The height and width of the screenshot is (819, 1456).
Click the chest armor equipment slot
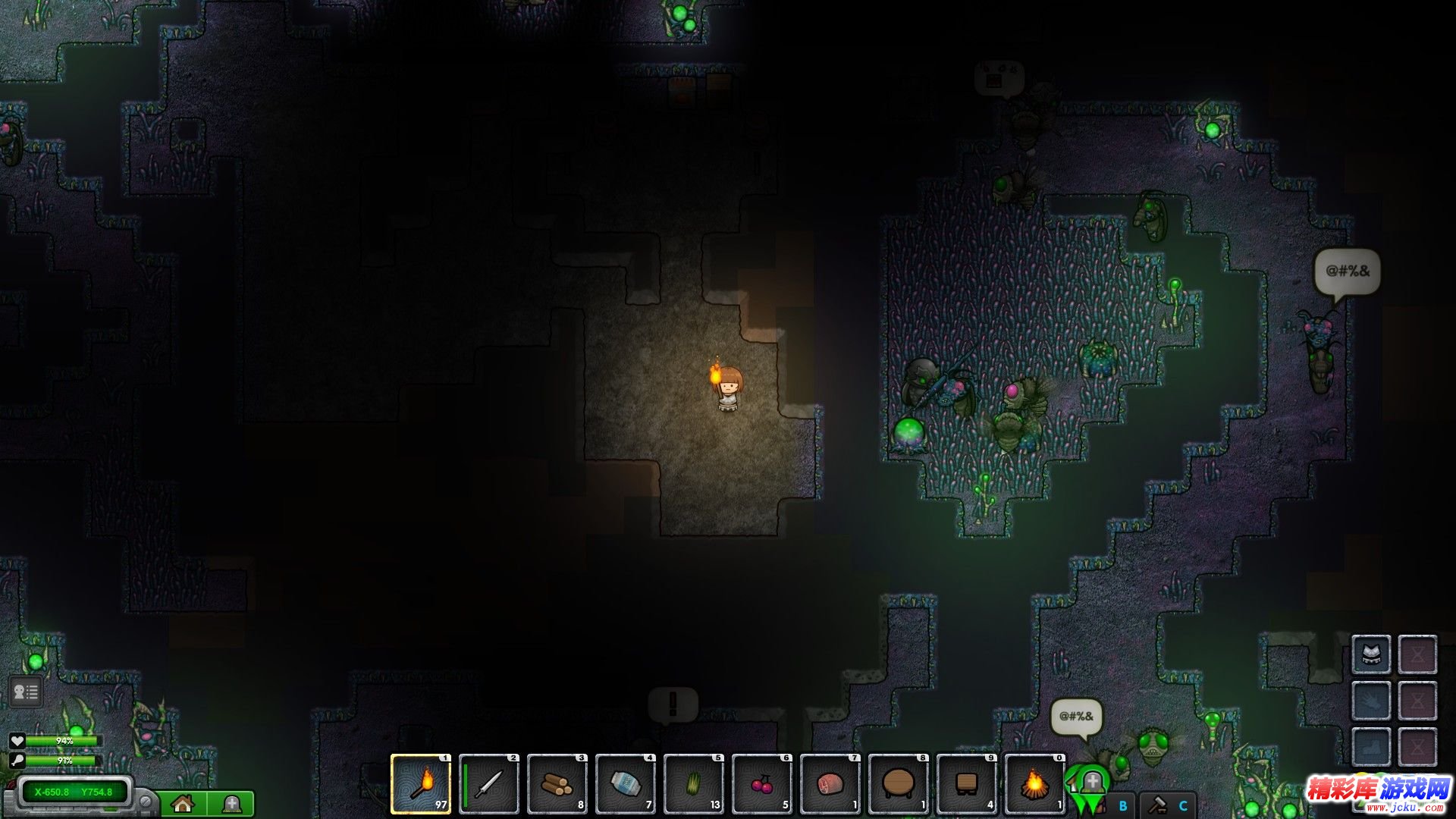1371,654
